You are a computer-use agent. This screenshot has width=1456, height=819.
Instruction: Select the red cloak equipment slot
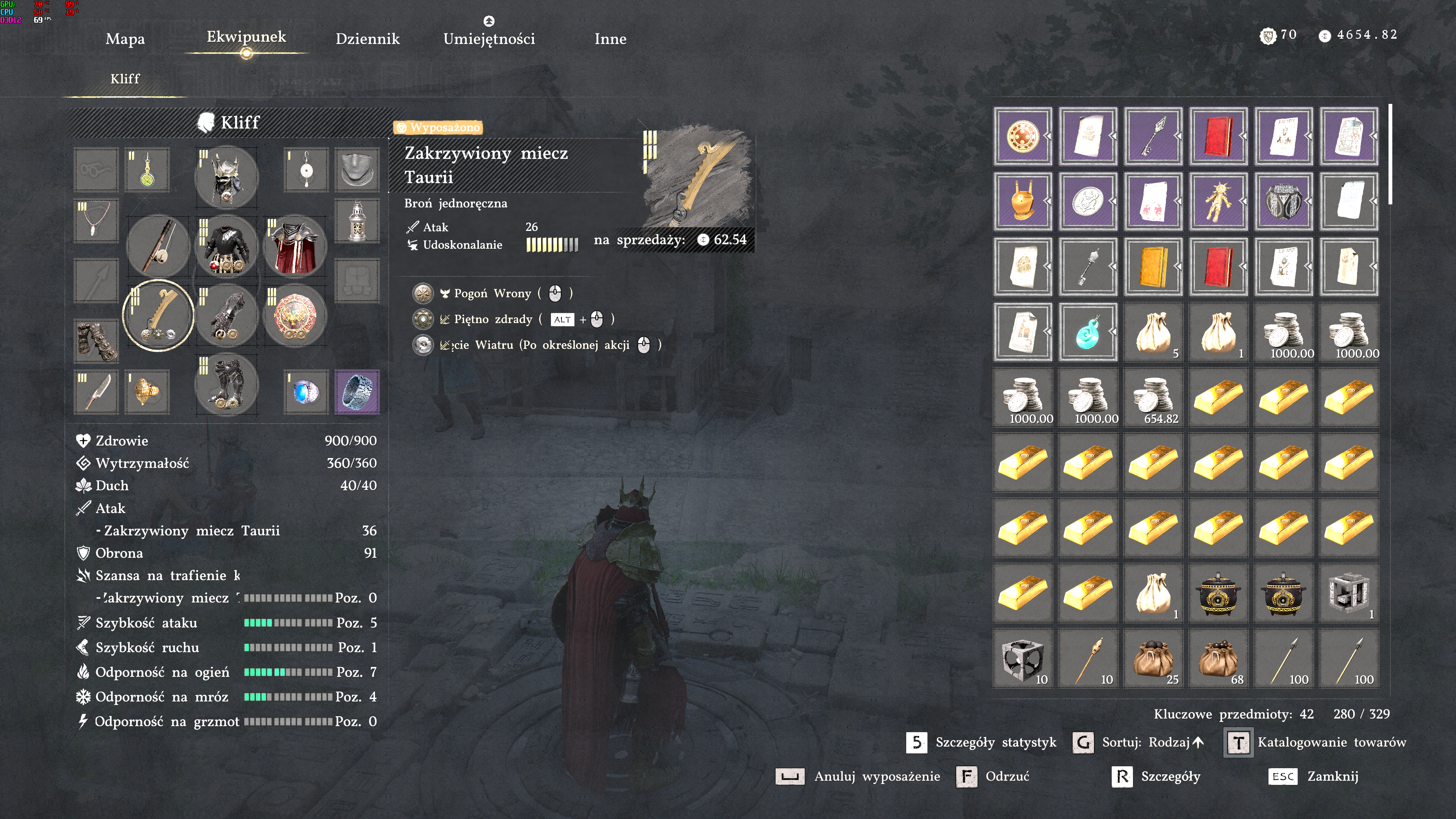[295, 246]
